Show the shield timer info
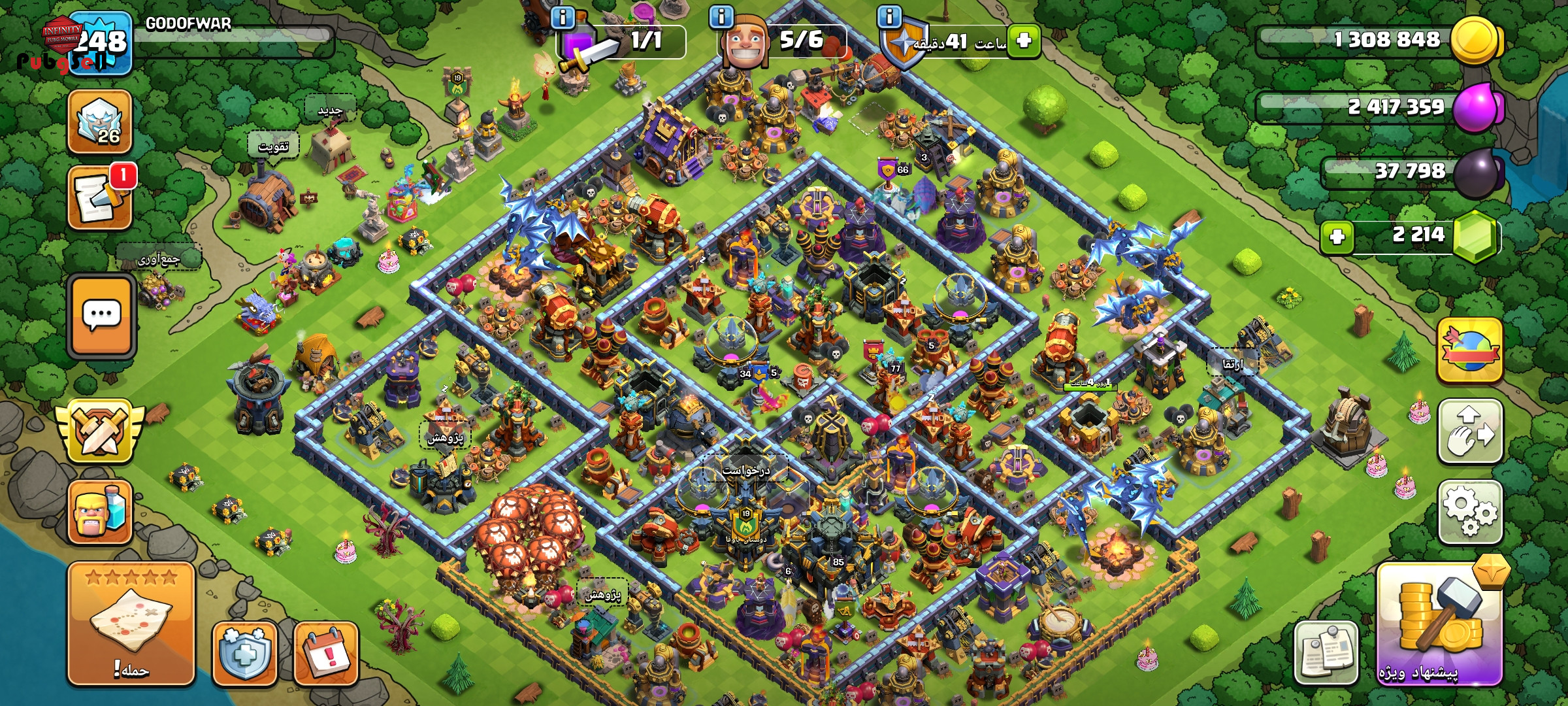 pyautogui.click(x=889, y=16)
